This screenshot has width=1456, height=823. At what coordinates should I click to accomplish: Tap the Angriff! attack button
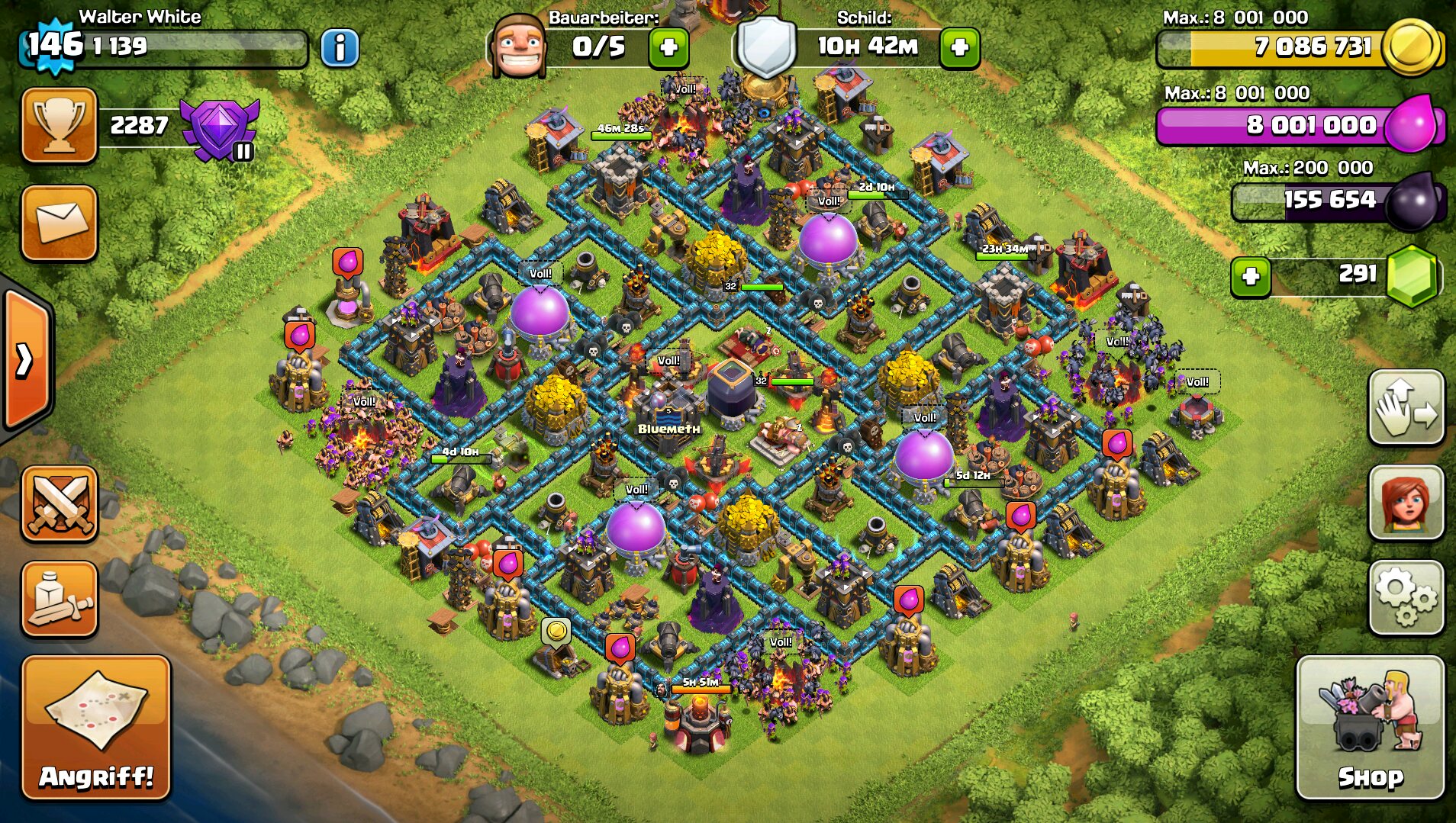point(96,727)
